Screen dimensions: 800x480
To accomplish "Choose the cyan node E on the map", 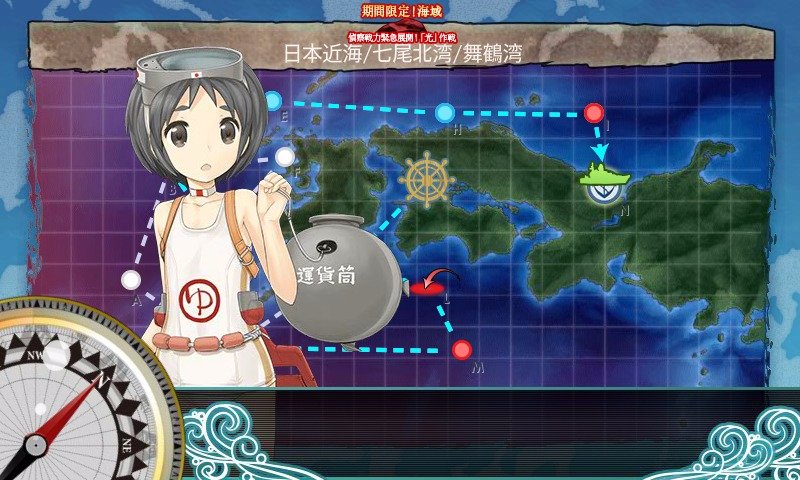I will (x=273, y=100).
